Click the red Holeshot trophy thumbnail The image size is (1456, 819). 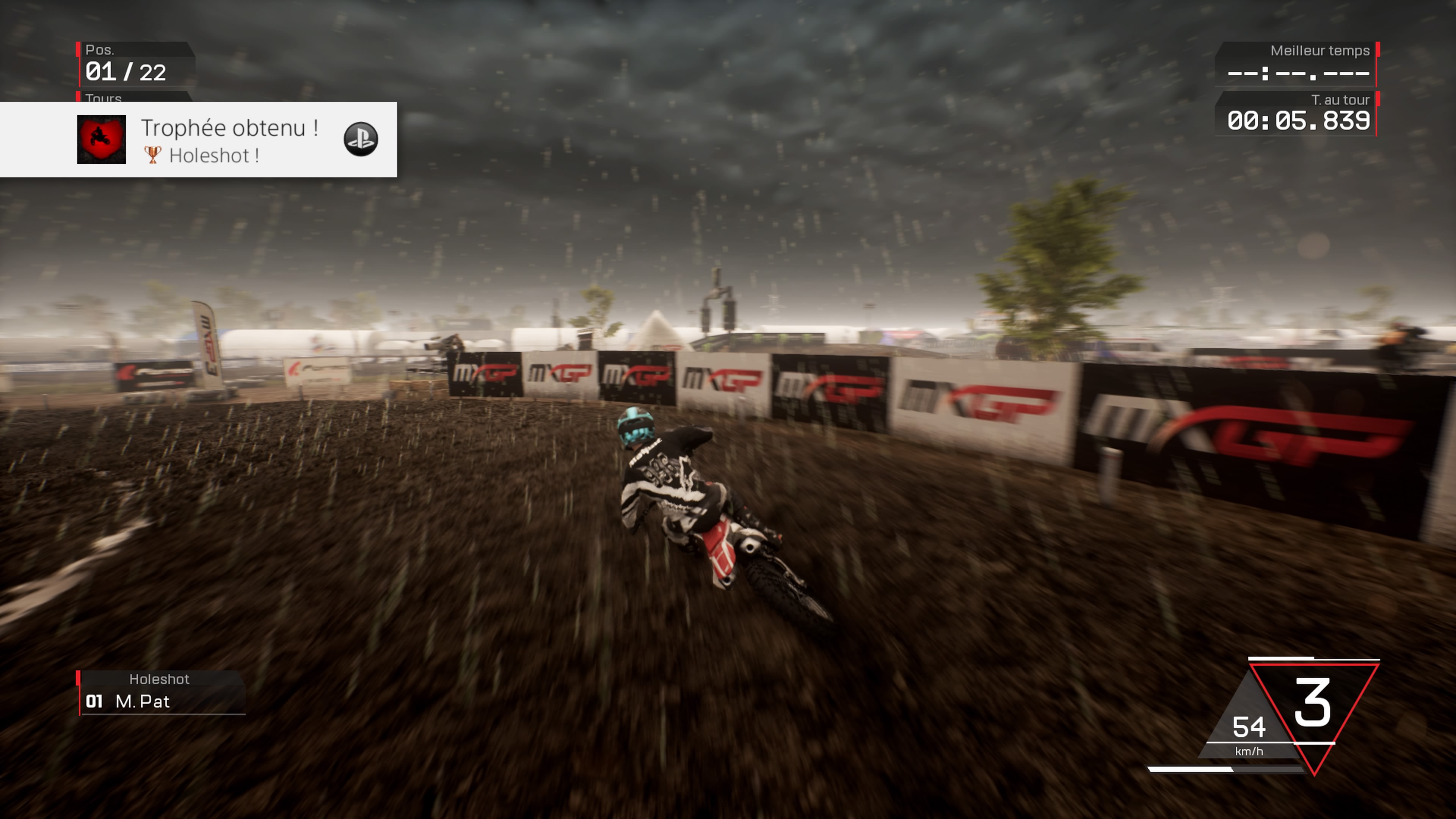102,140
